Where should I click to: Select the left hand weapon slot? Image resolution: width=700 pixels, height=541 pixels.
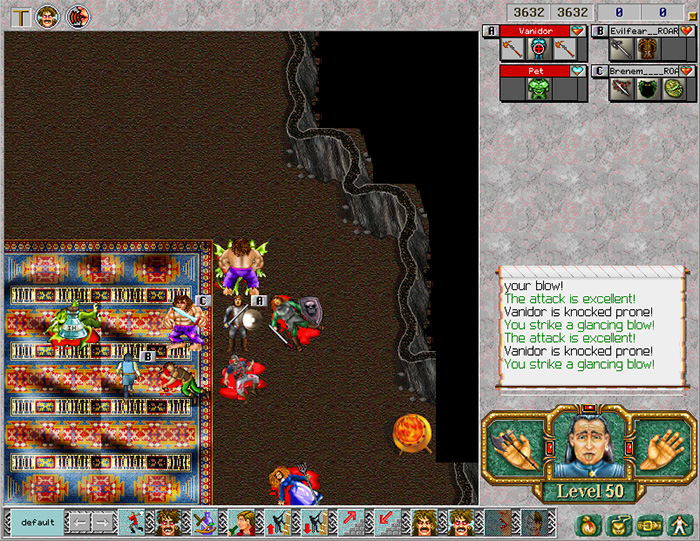click(x=517, y=447)
